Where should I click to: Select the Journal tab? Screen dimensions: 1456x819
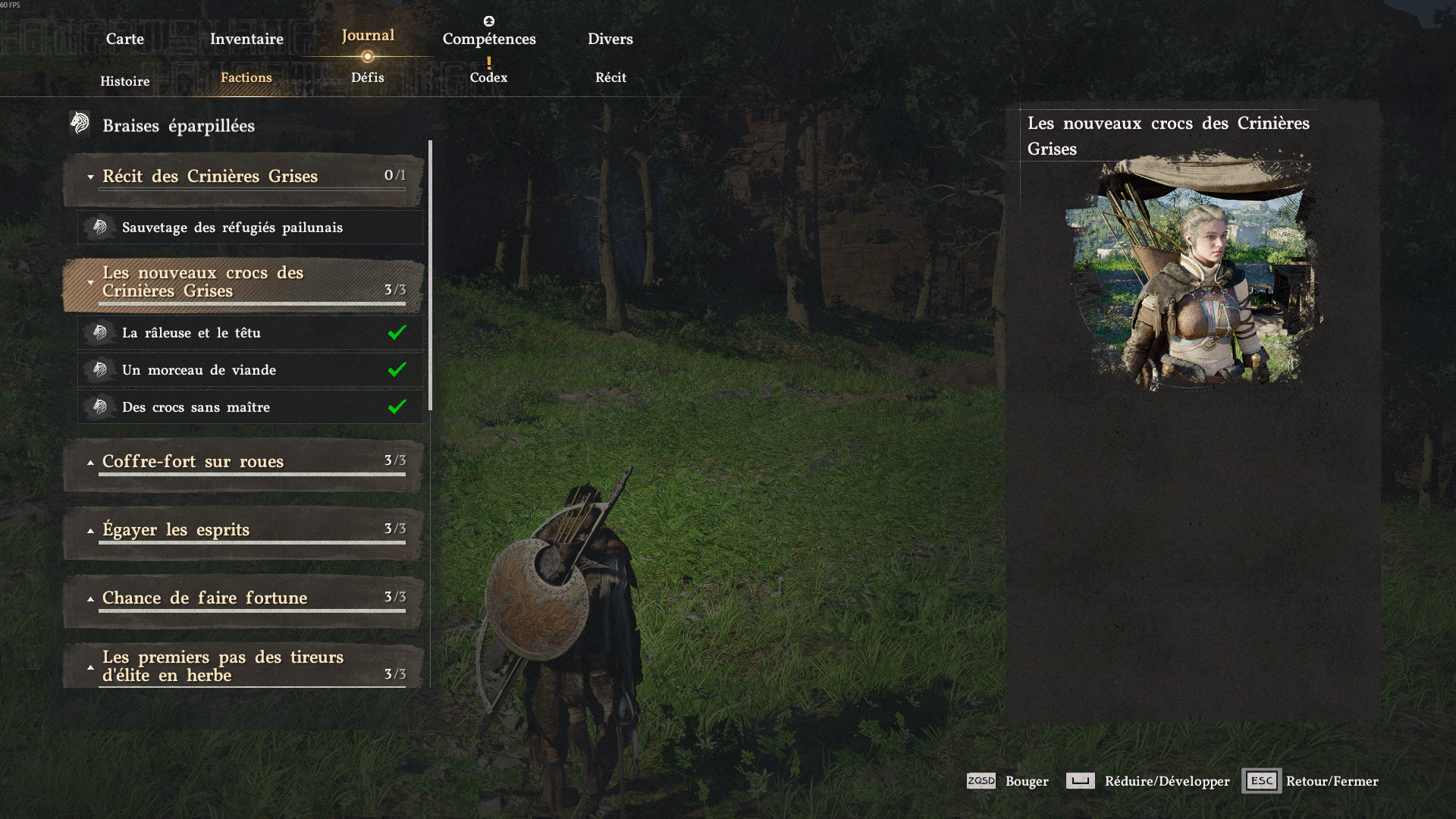[368, 36]
